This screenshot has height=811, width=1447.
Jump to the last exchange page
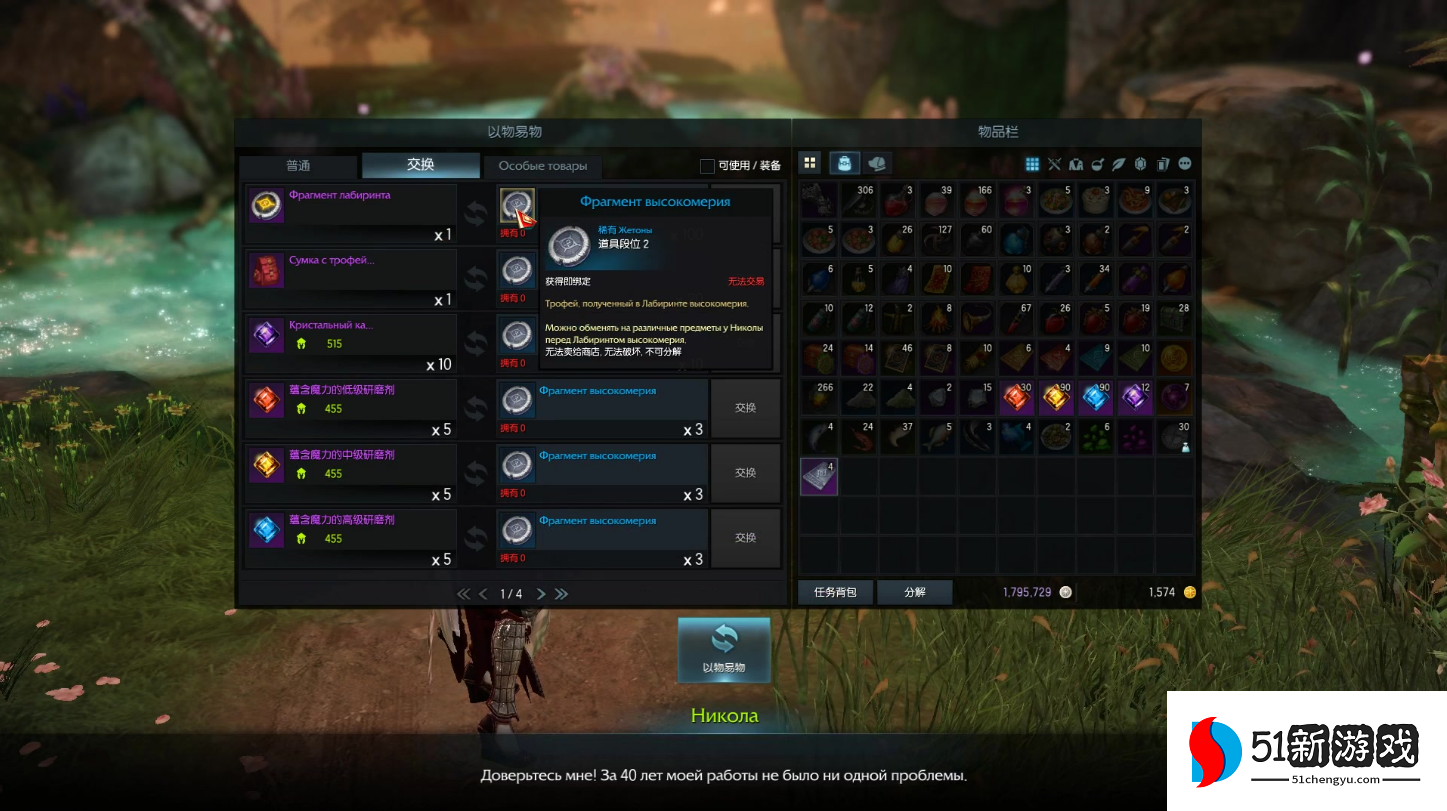tap(561, 594)
